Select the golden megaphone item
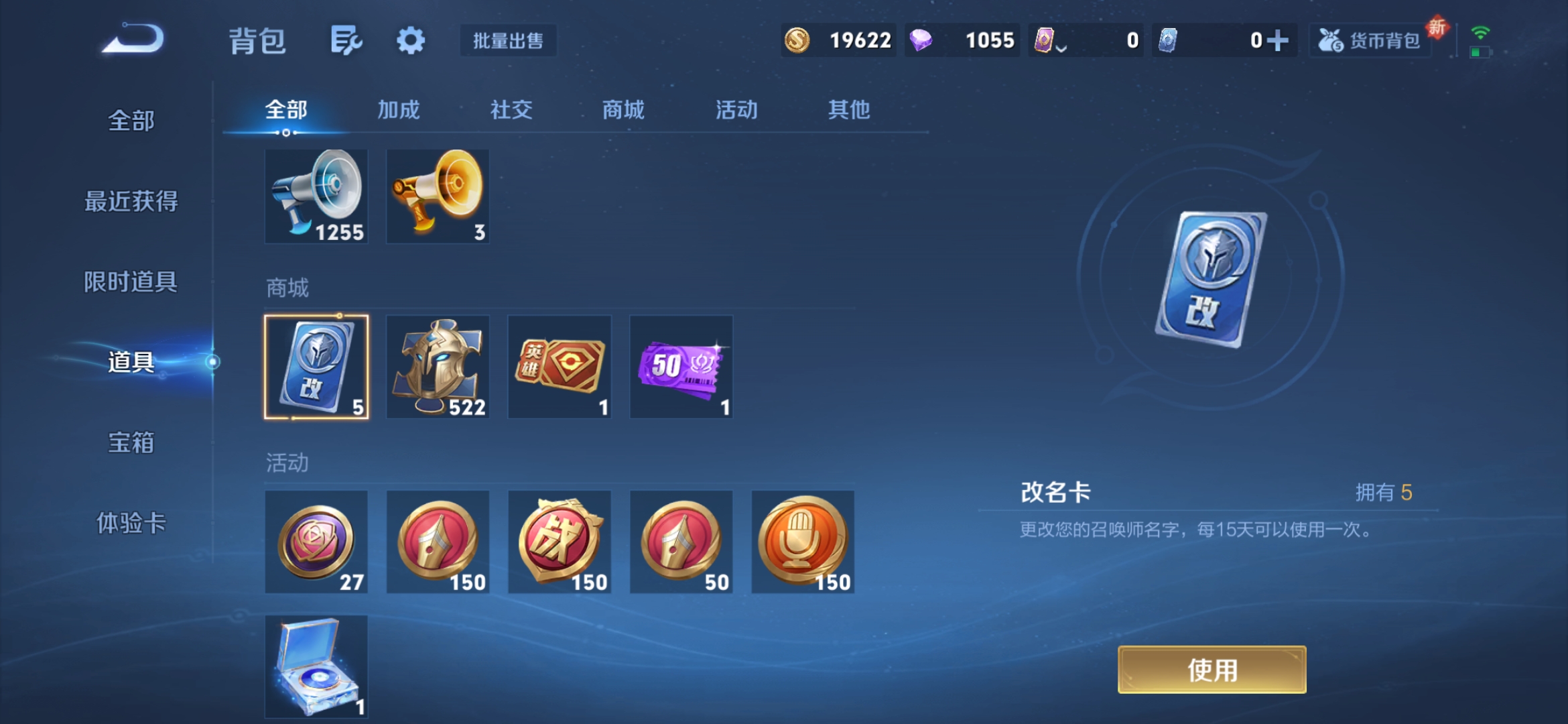 438,196
